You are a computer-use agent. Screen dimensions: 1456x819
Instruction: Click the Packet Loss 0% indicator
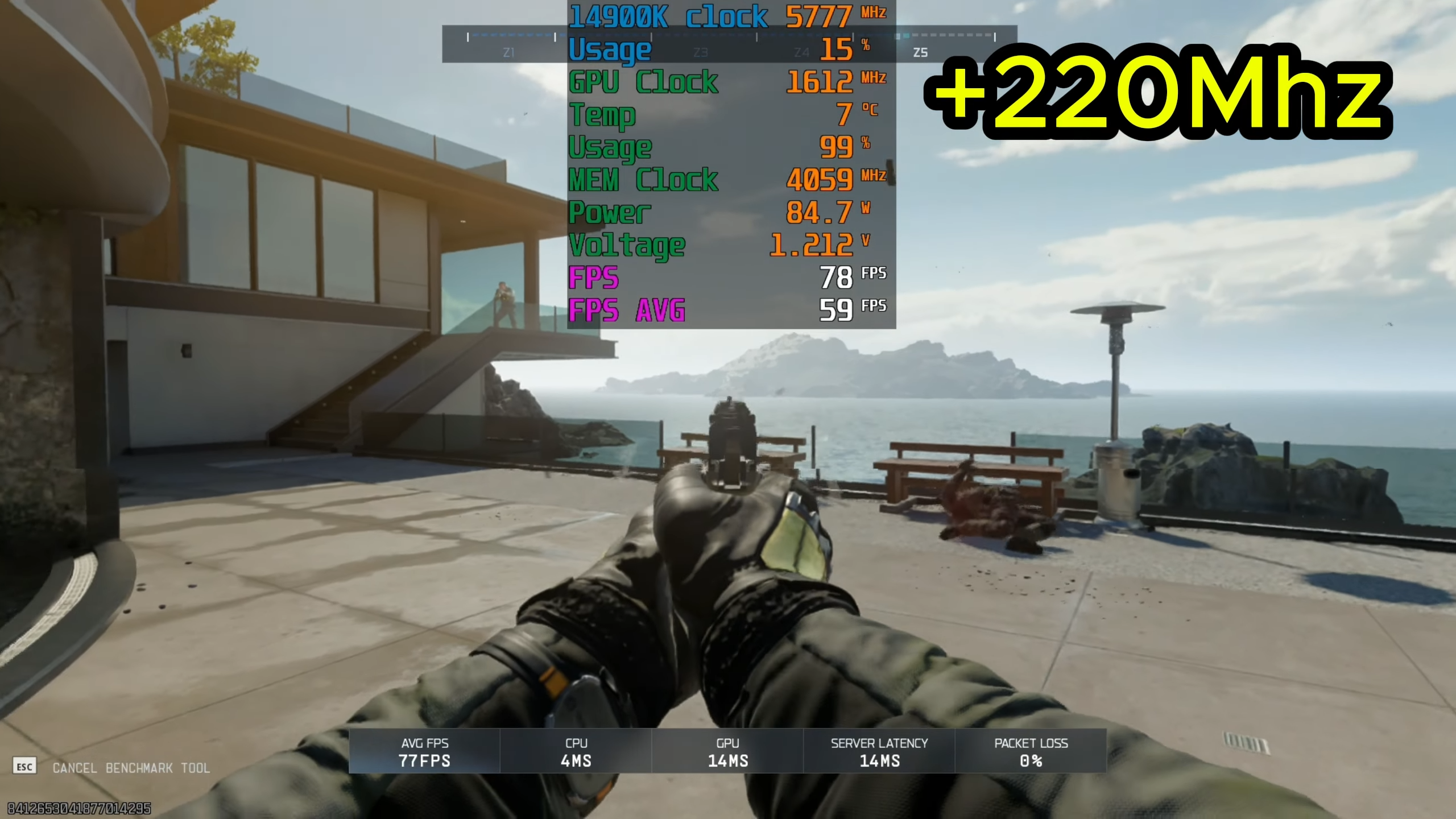(x=1031, y=752)
